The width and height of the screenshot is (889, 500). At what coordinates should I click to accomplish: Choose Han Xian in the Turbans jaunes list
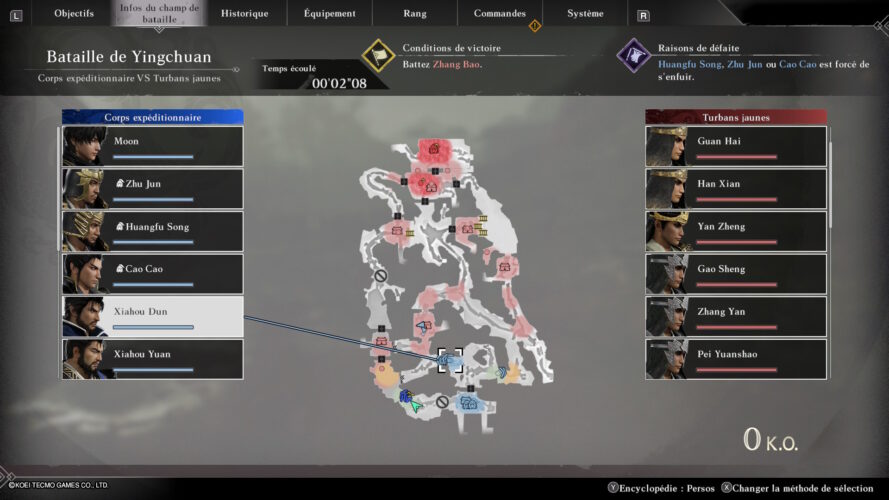(736, 189)
